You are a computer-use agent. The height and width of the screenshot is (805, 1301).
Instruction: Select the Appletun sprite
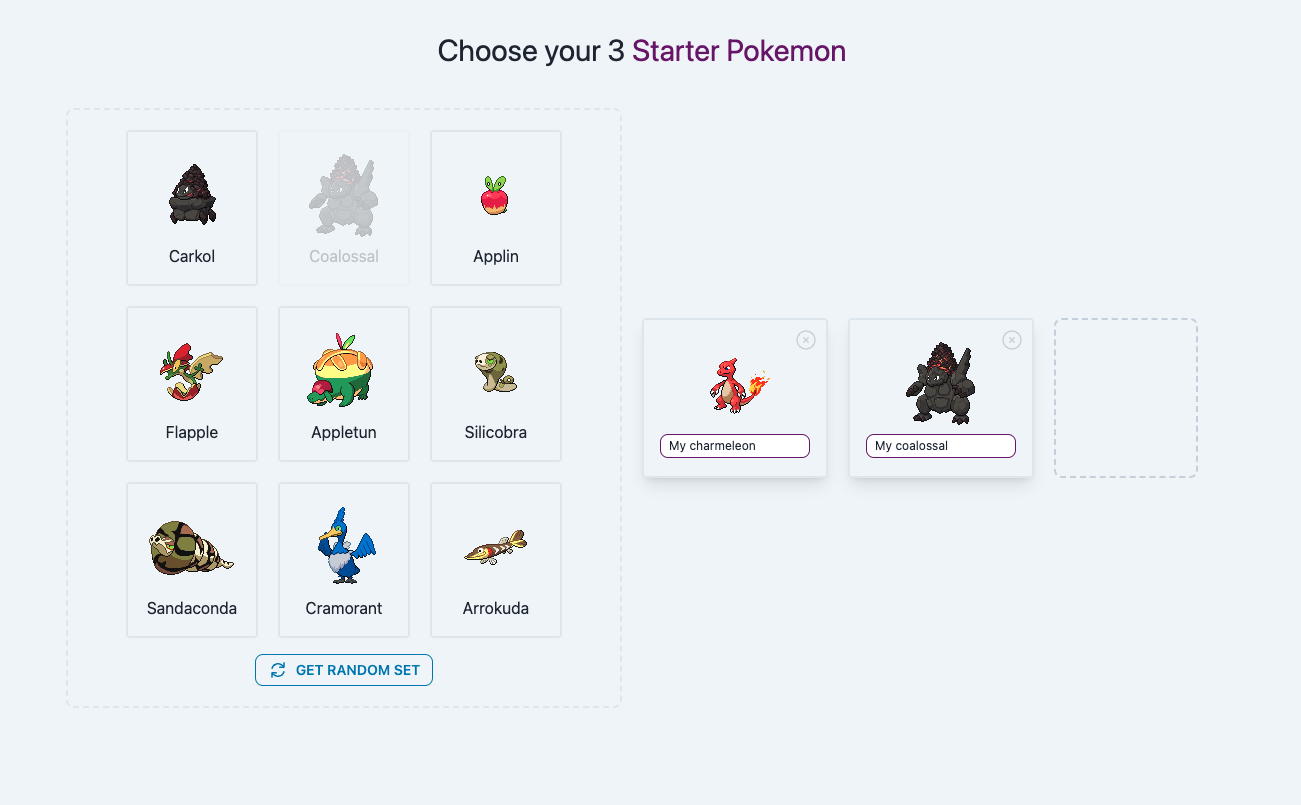click(x=344, y=370)
